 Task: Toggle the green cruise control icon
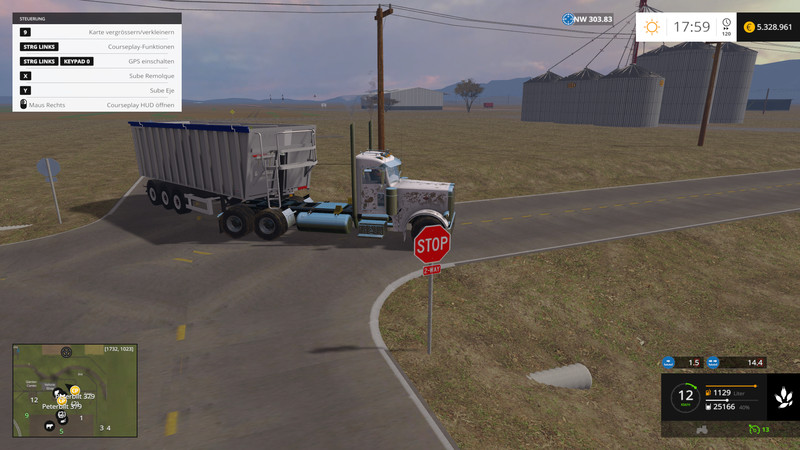click(x=753, y=429)
